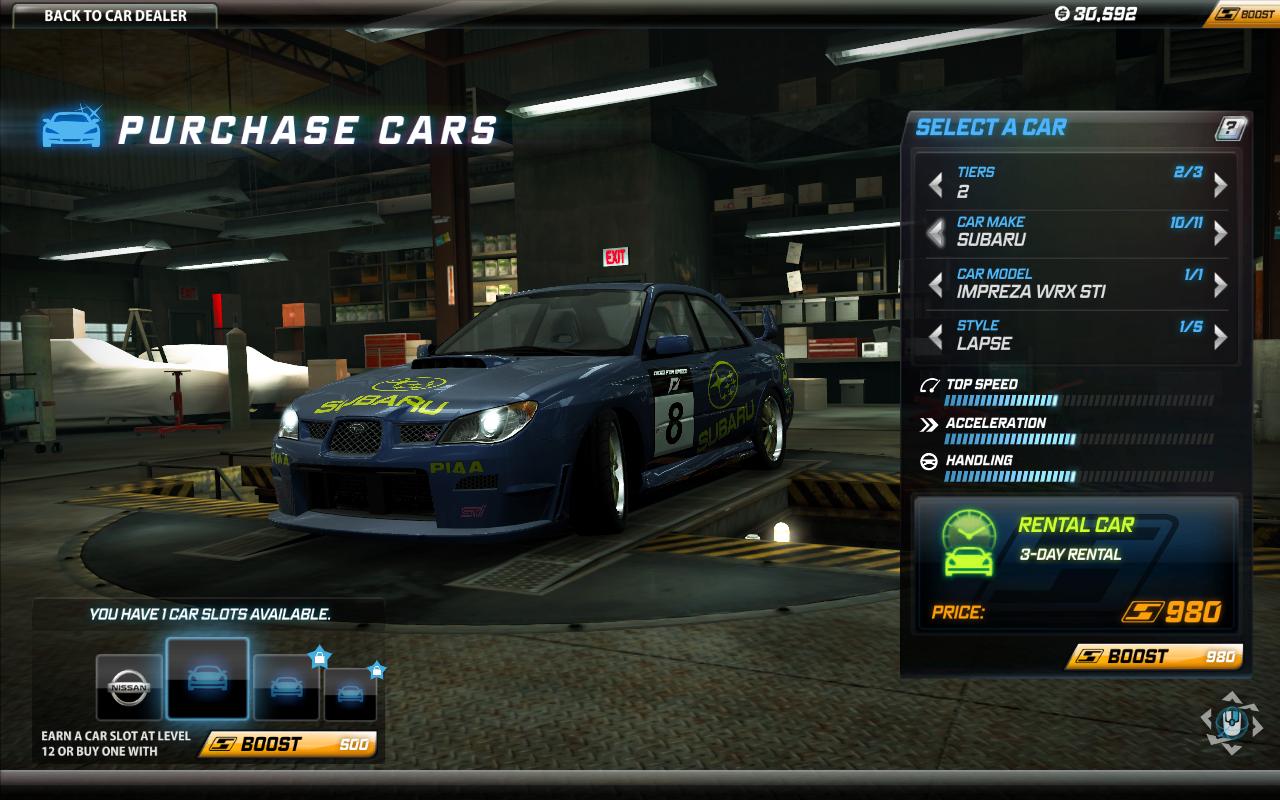The height and width of the screenshot is (800, 1280).
Task: Show previous tier with left arrow
Action: tap(936, 185)
